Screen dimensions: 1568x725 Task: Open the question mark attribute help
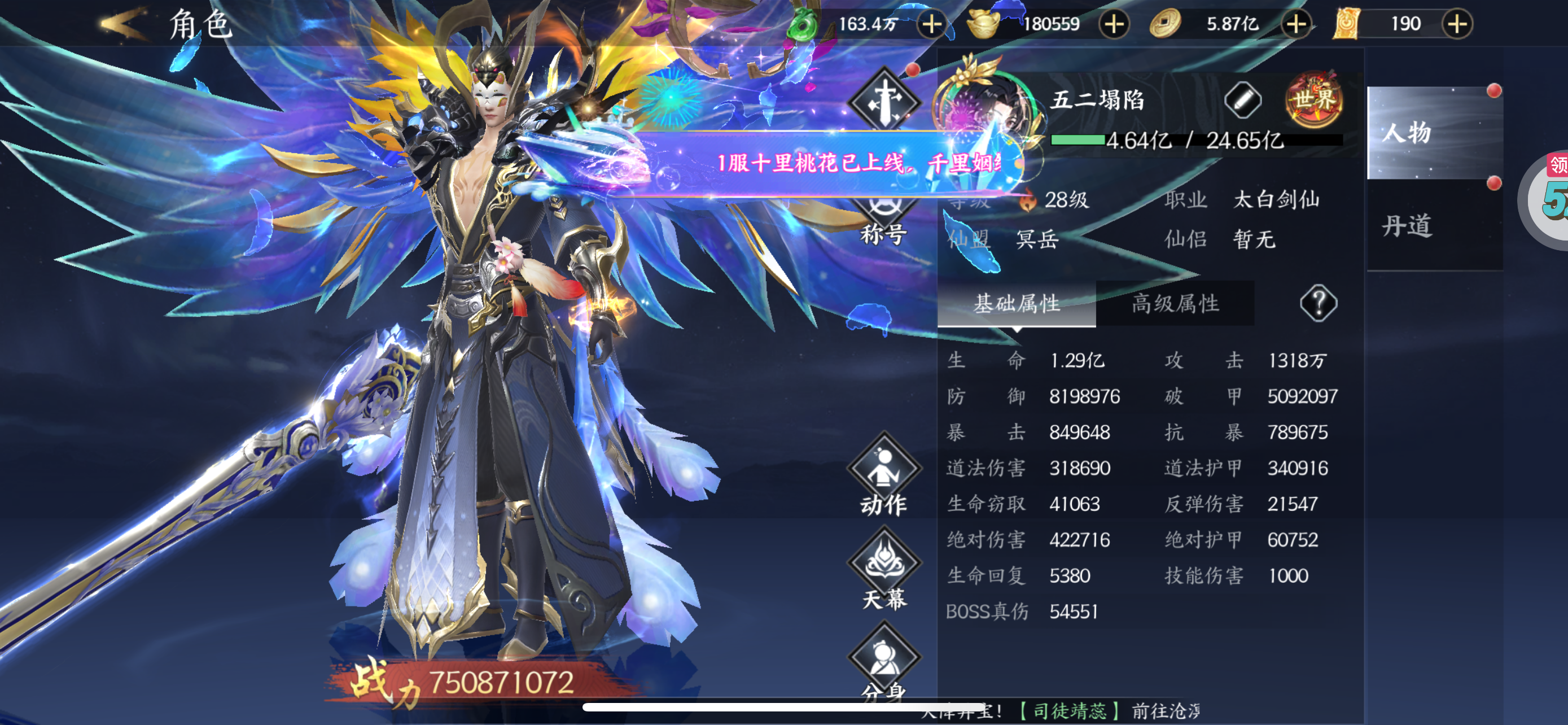click(1318, 303)
